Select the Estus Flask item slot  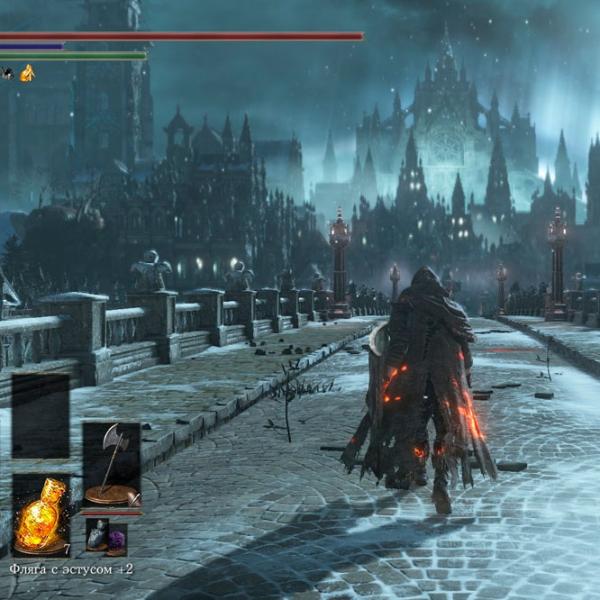[x=41, y=515]
